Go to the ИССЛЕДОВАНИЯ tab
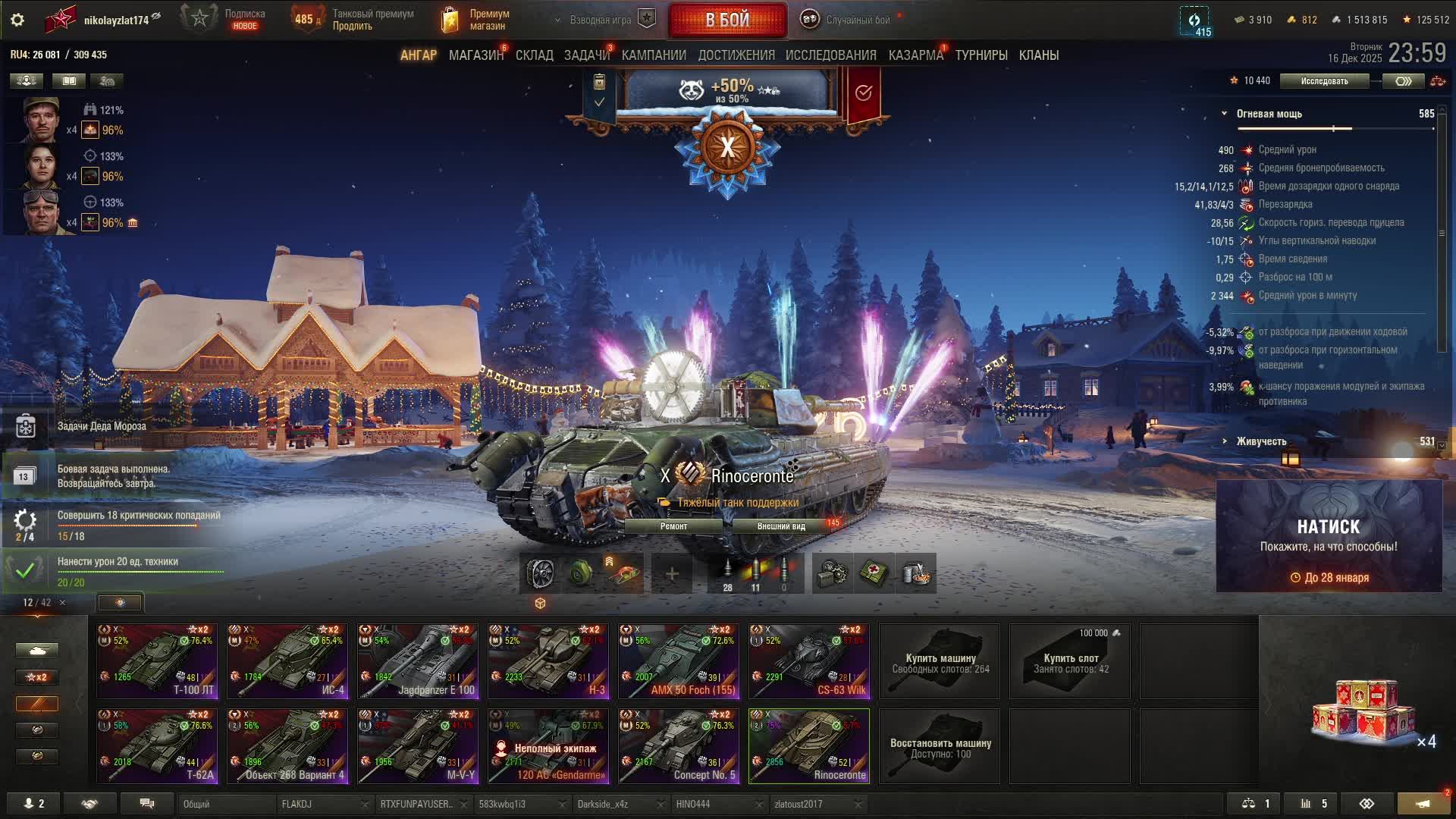1456x819 pixels. 830,55
